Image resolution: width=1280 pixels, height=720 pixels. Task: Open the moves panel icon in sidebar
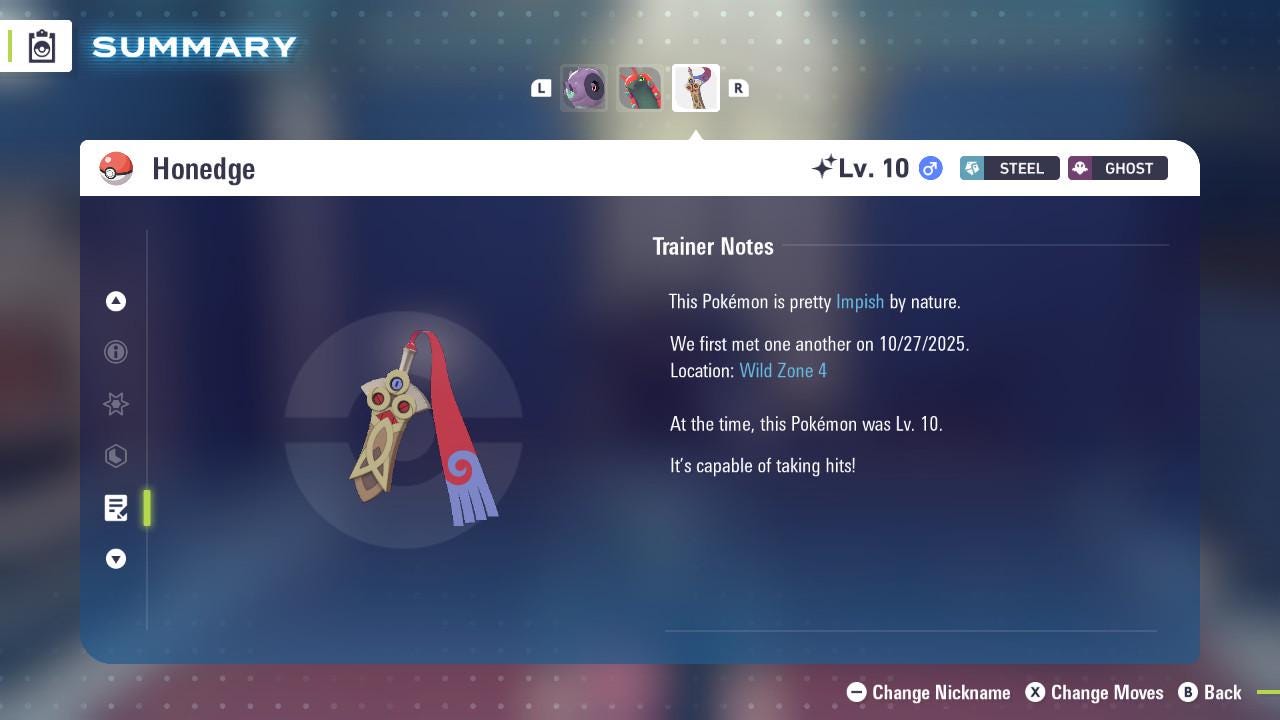(x=116, y=456)
